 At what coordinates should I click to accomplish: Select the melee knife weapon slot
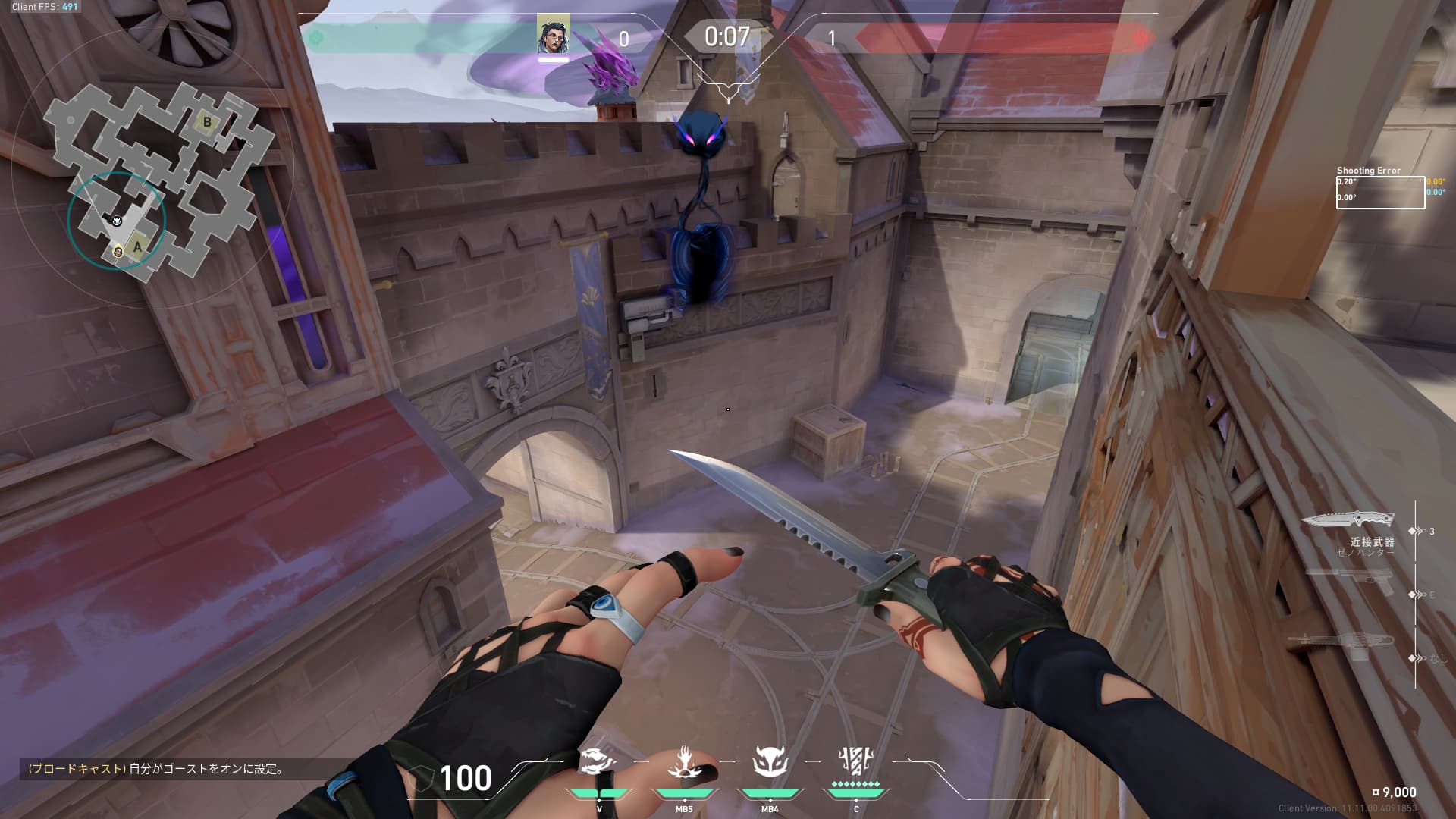click(x=1348, y=520)
